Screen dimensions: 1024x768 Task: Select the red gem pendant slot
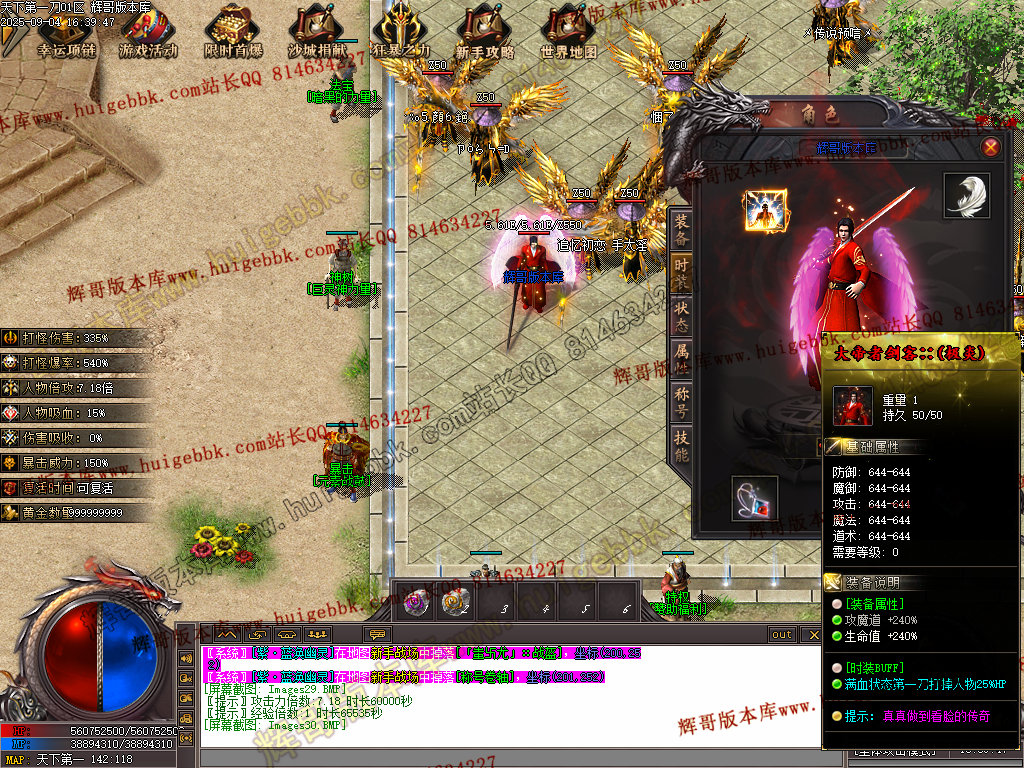(x=754, y=498)
